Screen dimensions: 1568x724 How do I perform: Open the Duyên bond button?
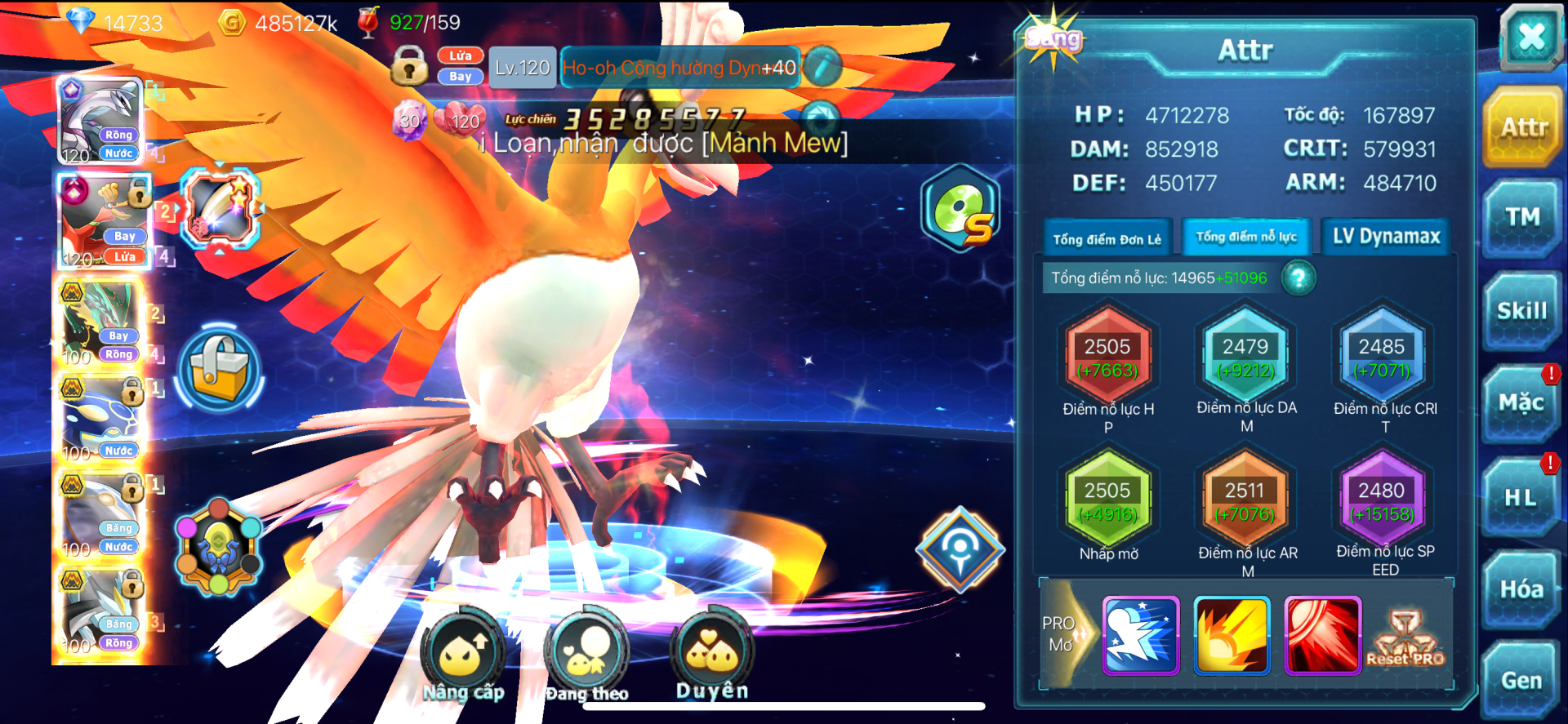711,653
